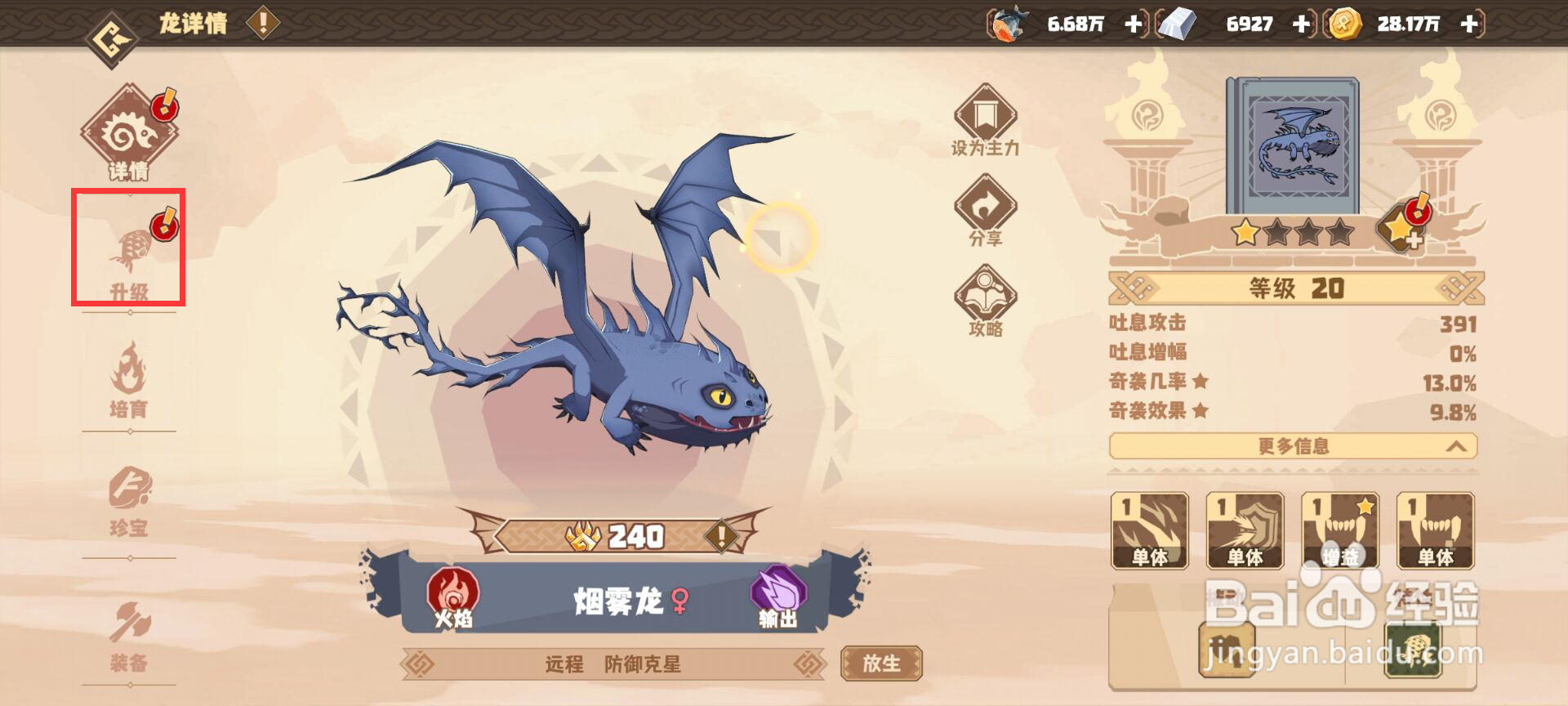1568x706 pixels.
Task: Select the 培育 cultivation icon
Action: 131,372
